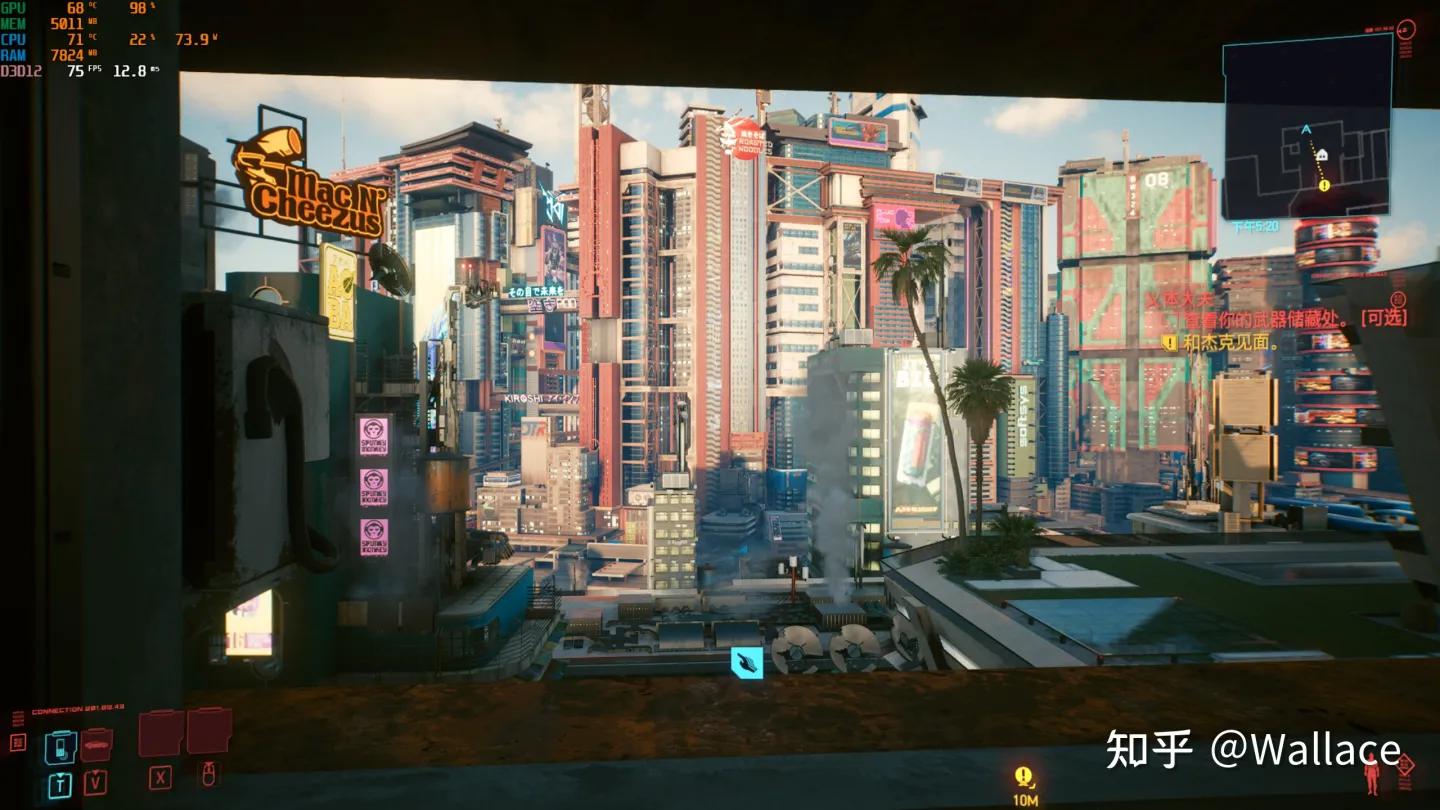1440x810 pixels.
Task: Click the cyan hand interaction icon
Action: point(746,662)
